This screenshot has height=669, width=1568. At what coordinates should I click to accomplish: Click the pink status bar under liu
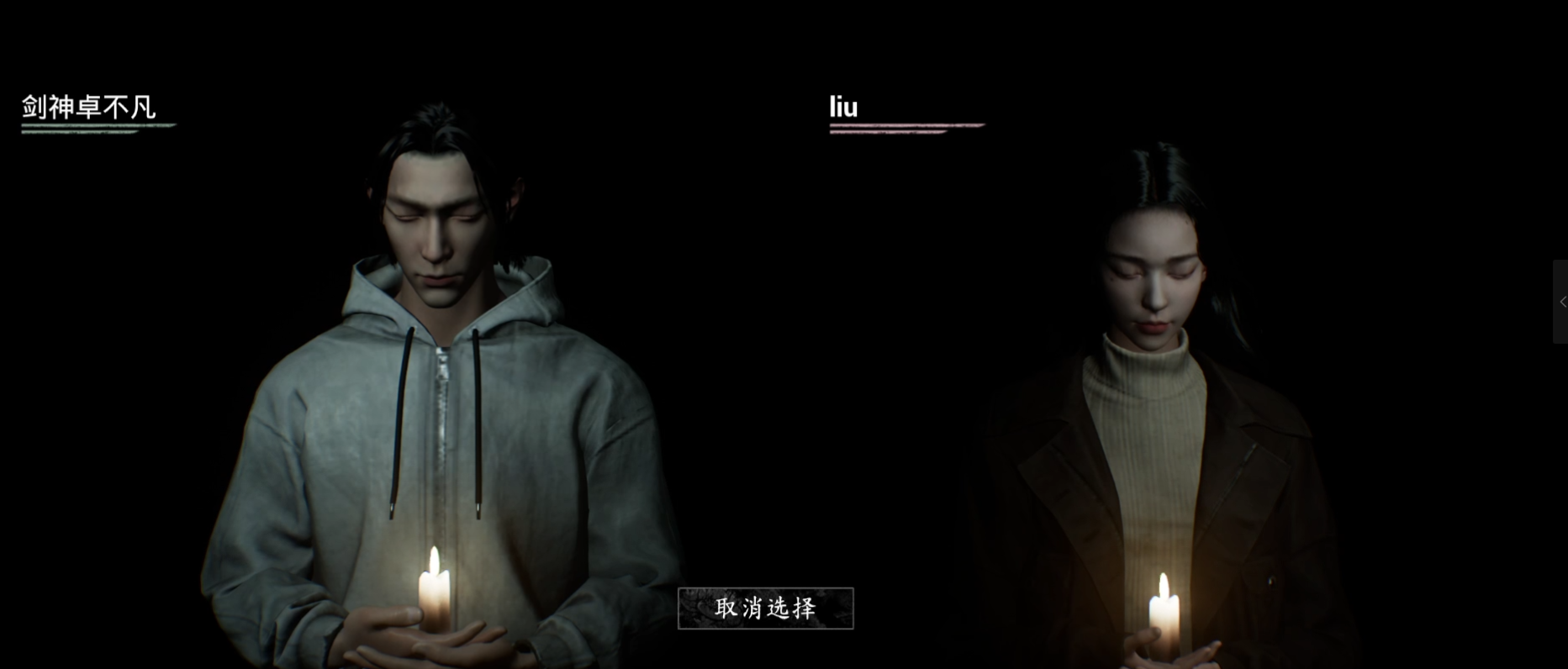pos(906,127)
